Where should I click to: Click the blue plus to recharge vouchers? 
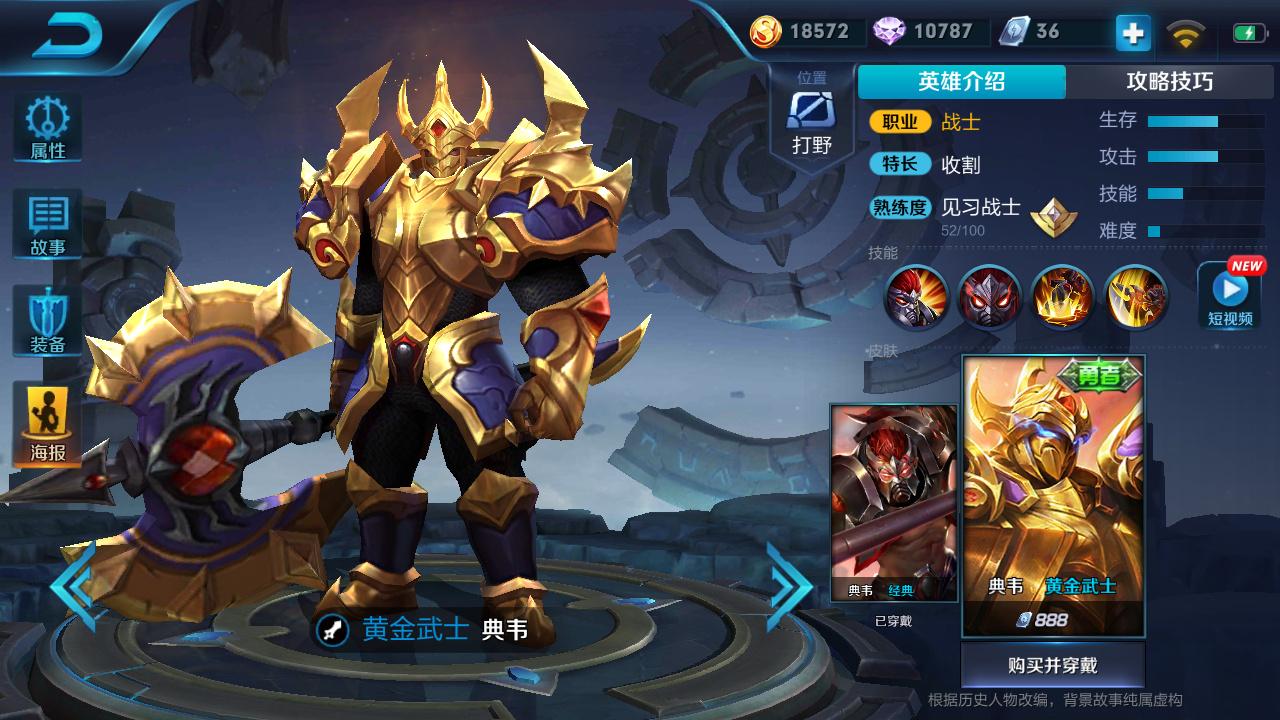pyautogui.click(x=1131, y=32)
